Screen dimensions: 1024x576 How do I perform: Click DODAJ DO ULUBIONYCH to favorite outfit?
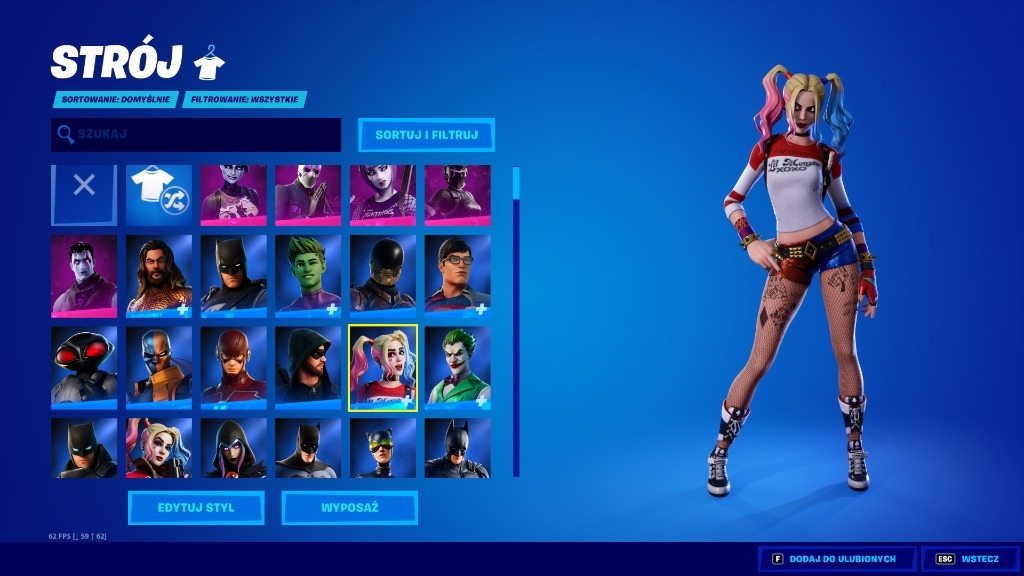point(837,558)
